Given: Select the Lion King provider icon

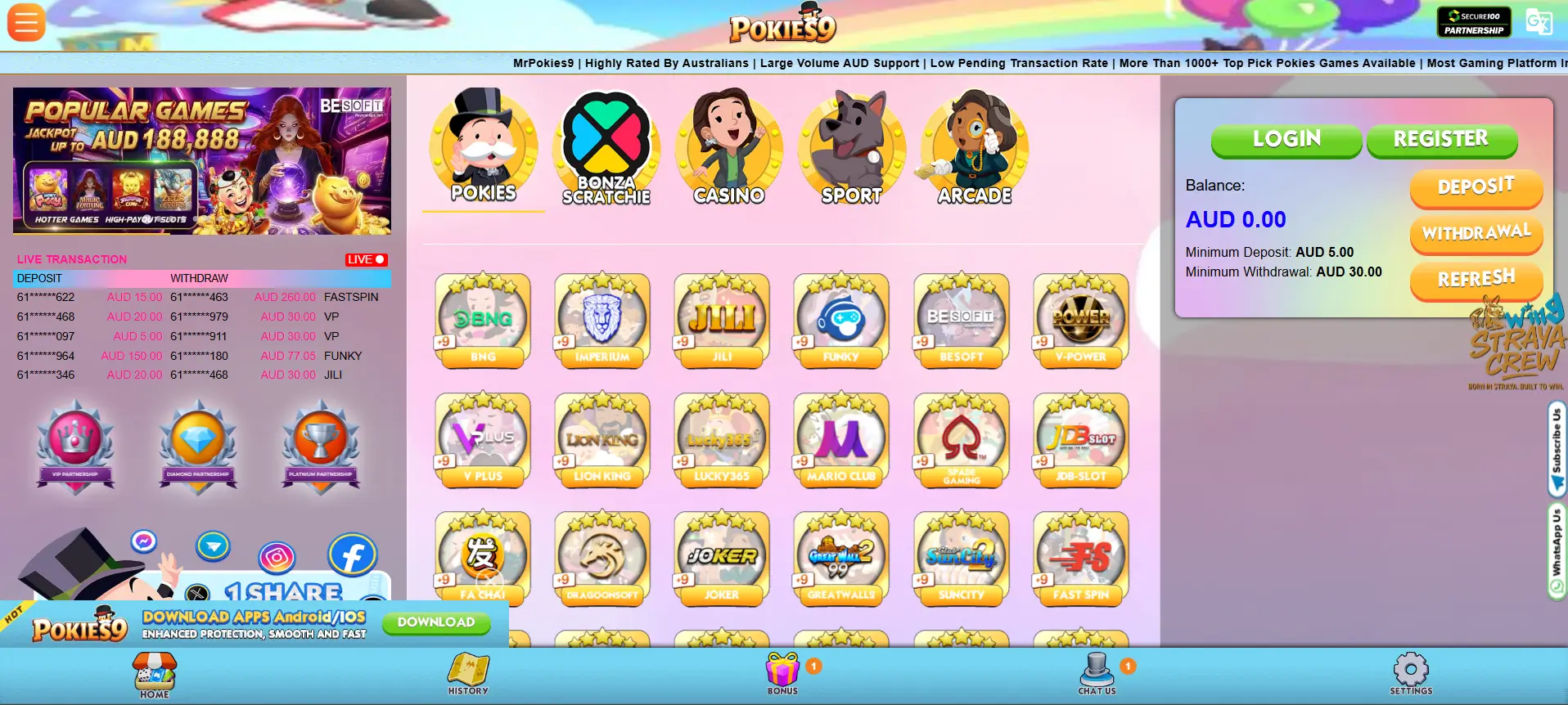Looking at the screenshot, I should [602, 439].
